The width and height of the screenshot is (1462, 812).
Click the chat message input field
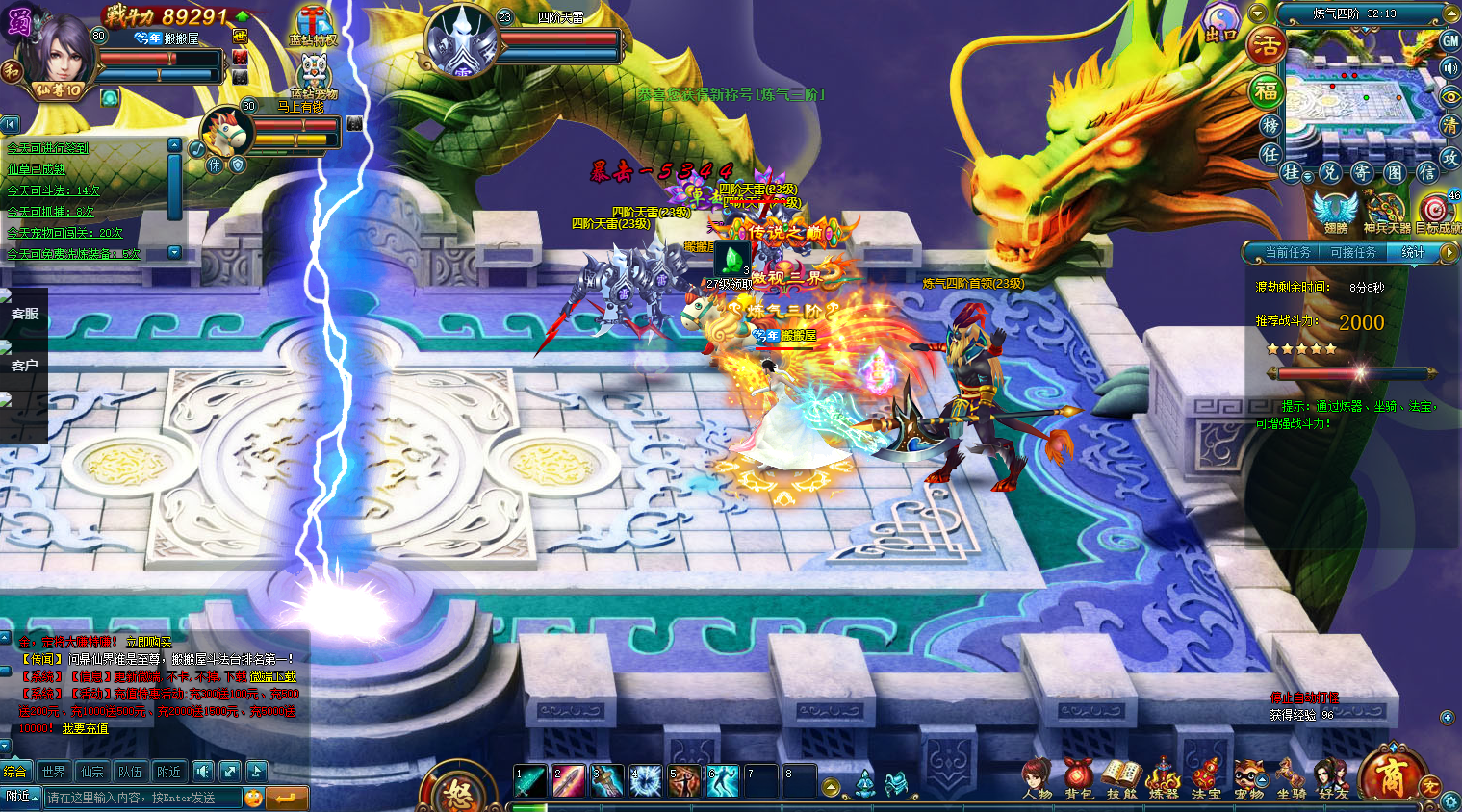142,798
